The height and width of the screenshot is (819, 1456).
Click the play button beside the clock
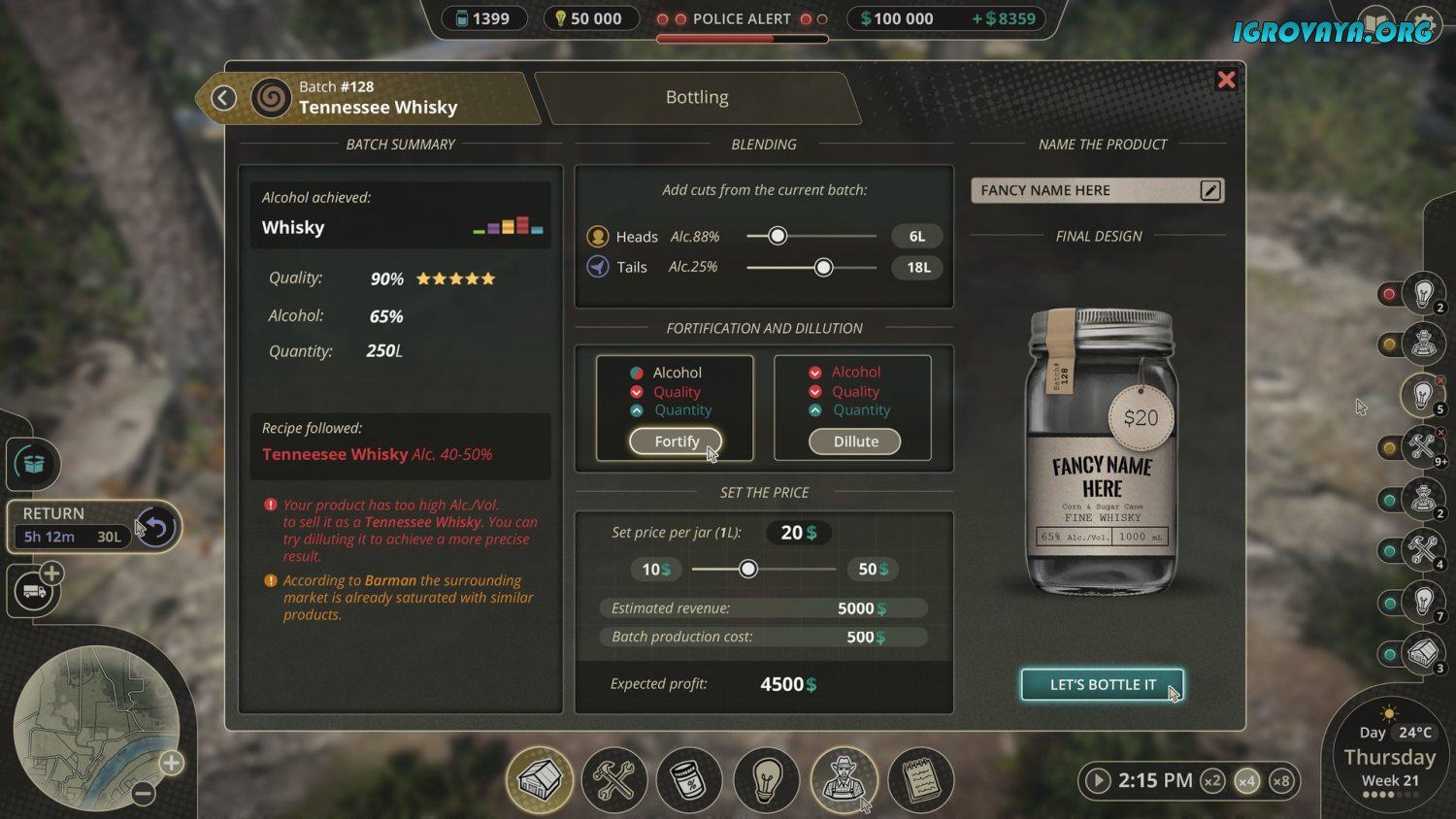1098,780
